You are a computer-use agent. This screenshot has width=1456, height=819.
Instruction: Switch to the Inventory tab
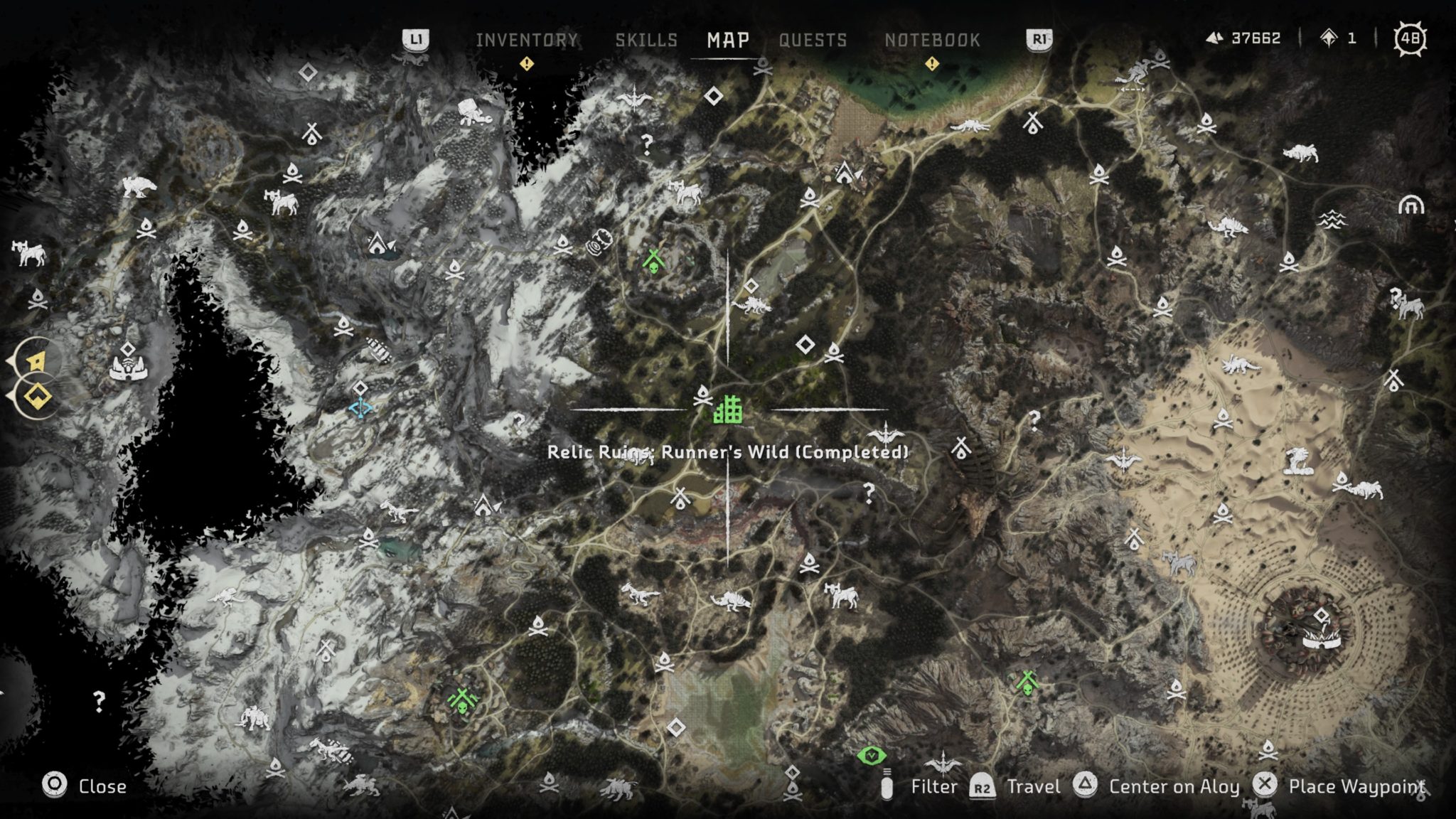point(526,40)
